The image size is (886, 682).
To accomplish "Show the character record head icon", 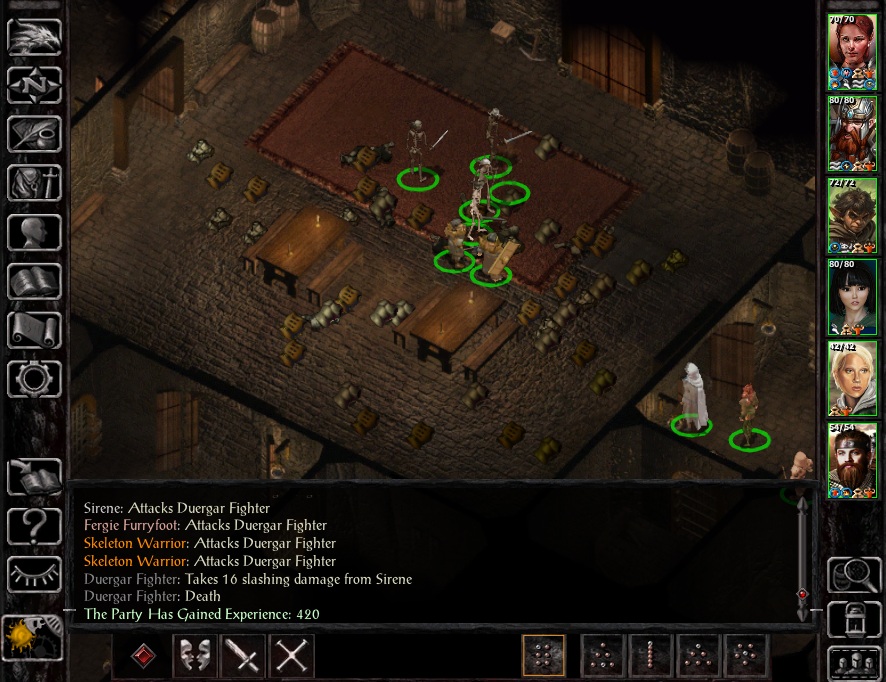I will click(x=34, y=232).
